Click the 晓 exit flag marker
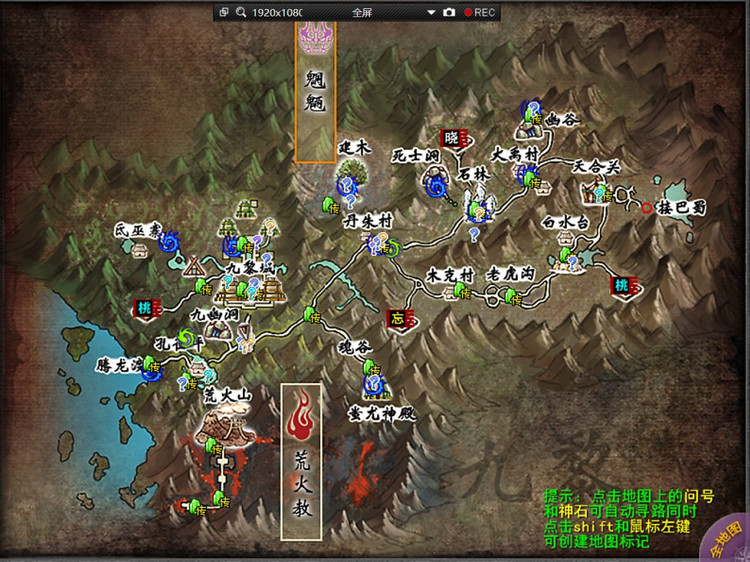Viewport: 750px width, 562px height. (x=450, y=139)
